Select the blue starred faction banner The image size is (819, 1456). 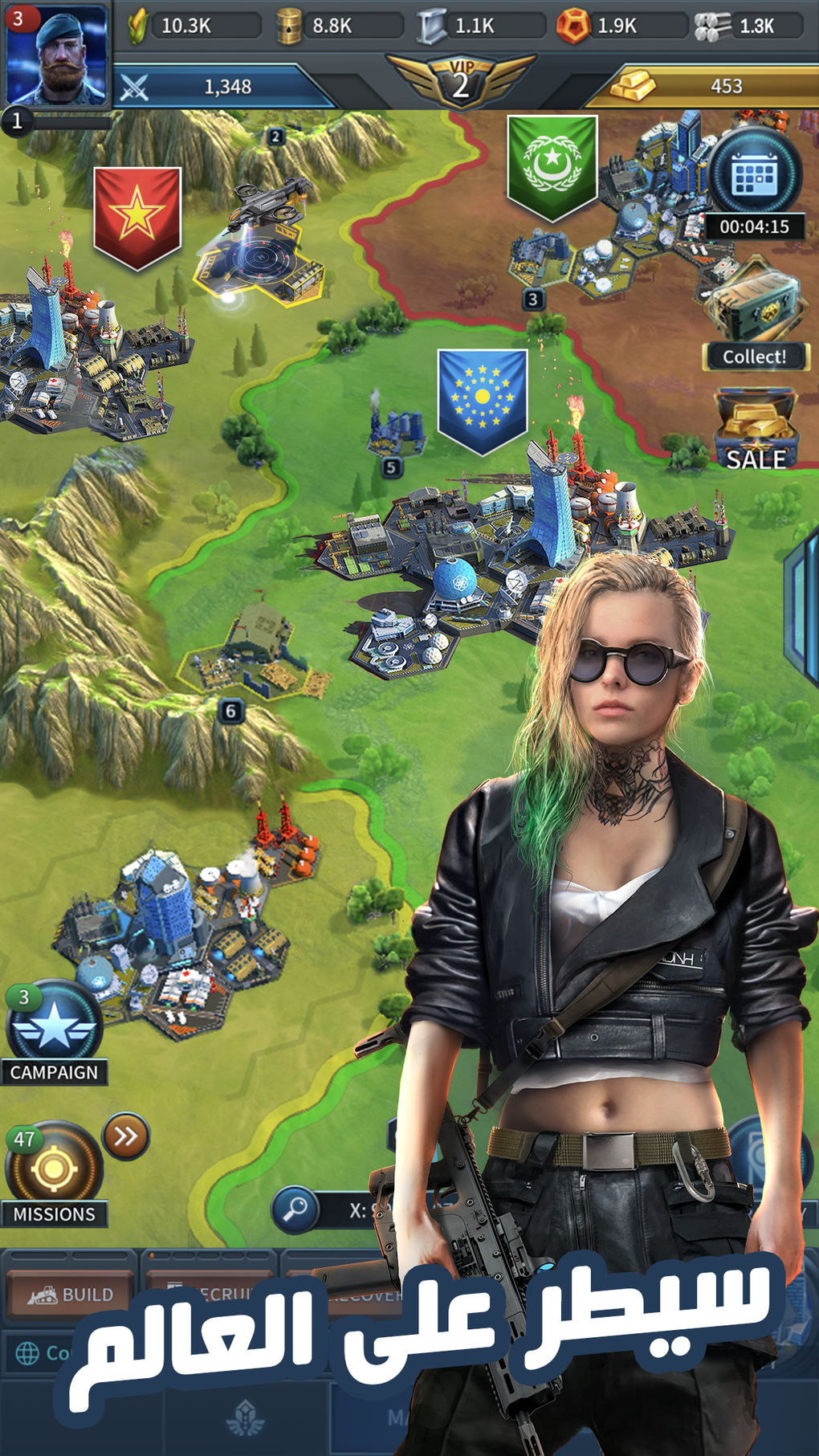(482, 400)
